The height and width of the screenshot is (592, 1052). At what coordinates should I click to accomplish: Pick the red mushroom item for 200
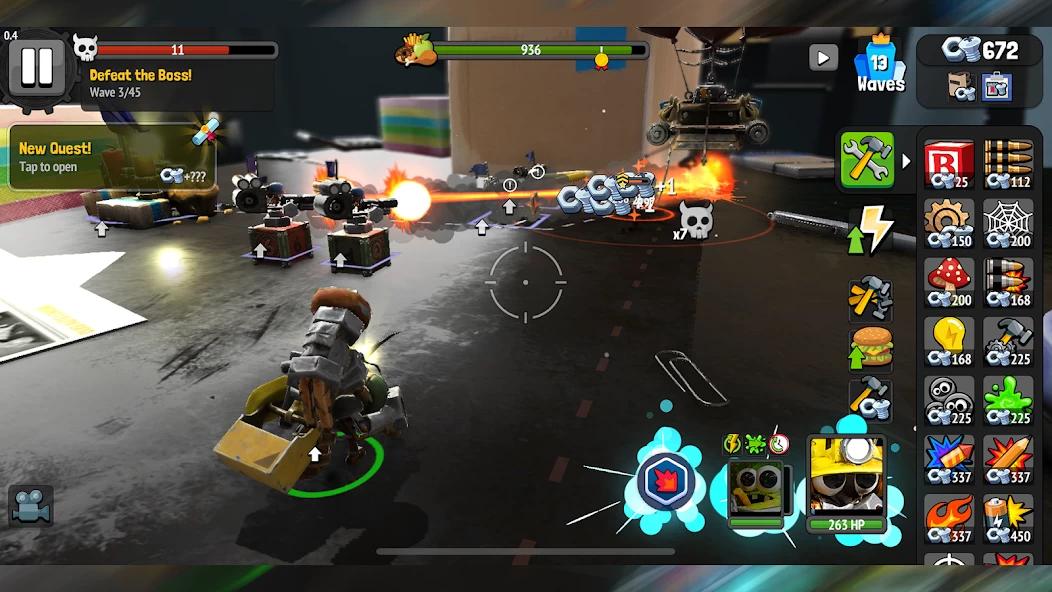[x=948, y=282]
